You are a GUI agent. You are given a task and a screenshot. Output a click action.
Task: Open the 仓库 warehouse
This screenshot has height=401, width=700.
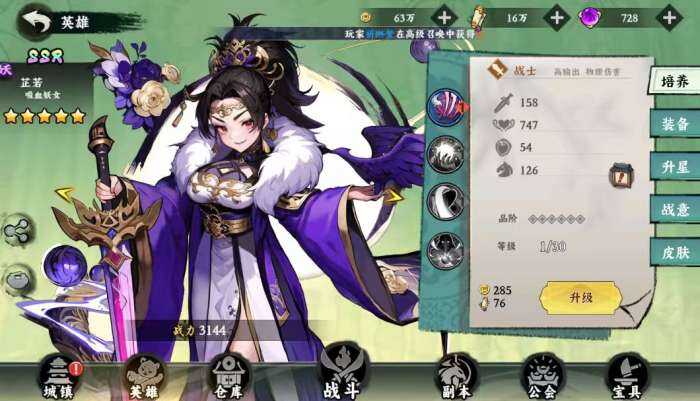click(x=228, y=379)
